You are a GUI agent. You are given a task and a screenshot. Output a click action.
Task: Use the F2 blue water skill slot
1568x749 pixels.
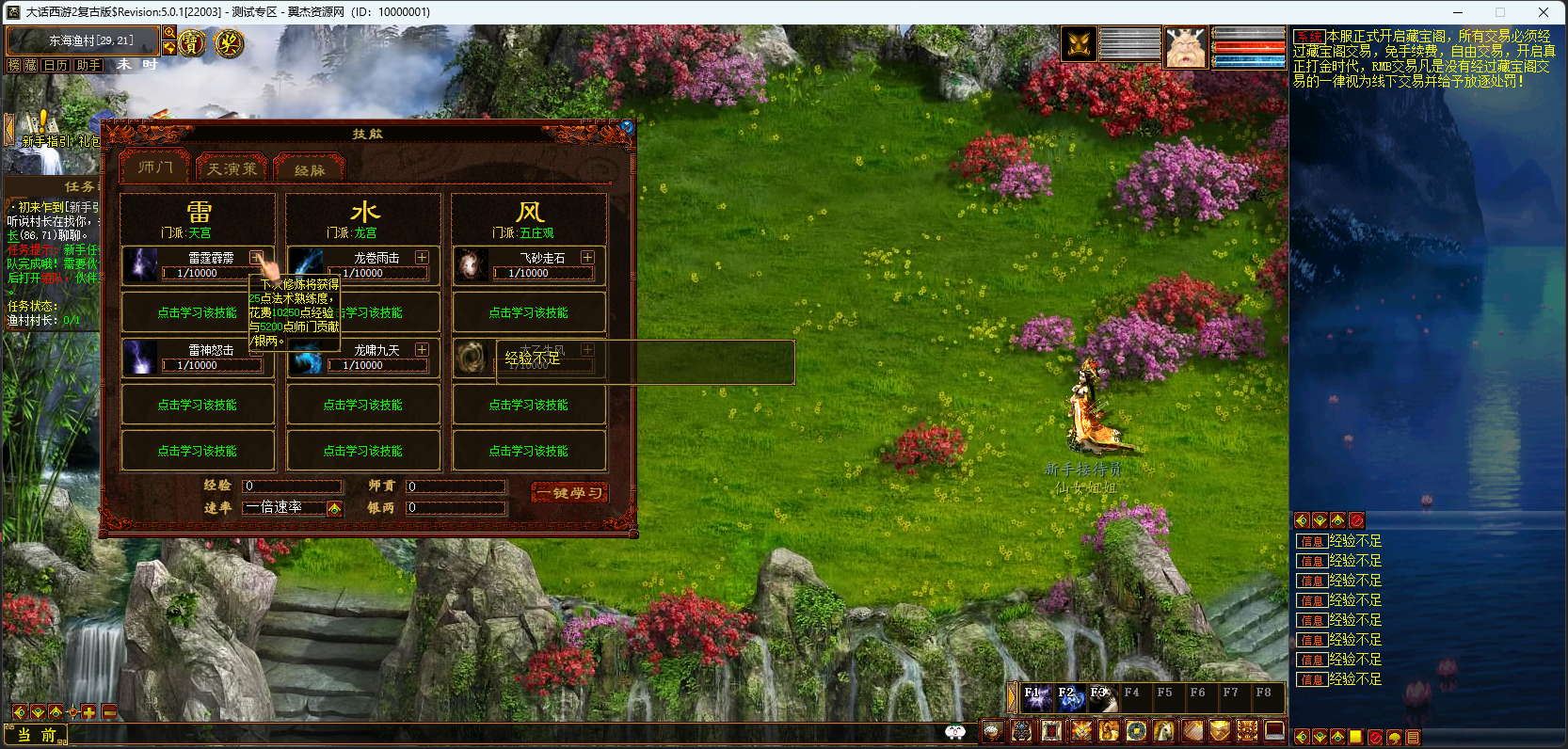pyautogui.click(x=1069, y=698)
